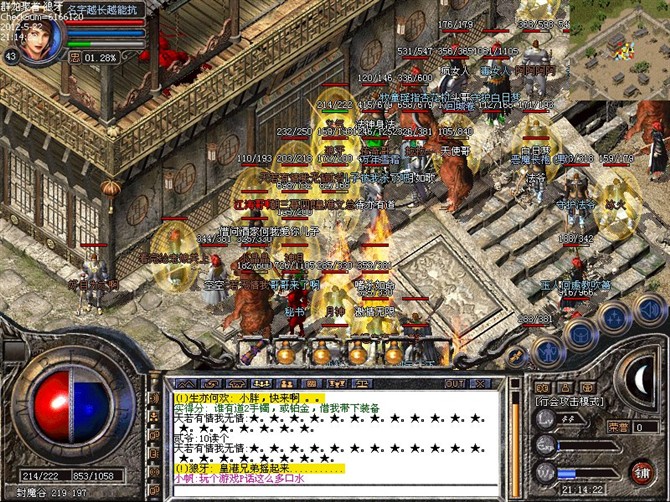Open the character equipment round button
Image resolution: width=670 pixels, height=502 pixels.
(x=546, y=350)
